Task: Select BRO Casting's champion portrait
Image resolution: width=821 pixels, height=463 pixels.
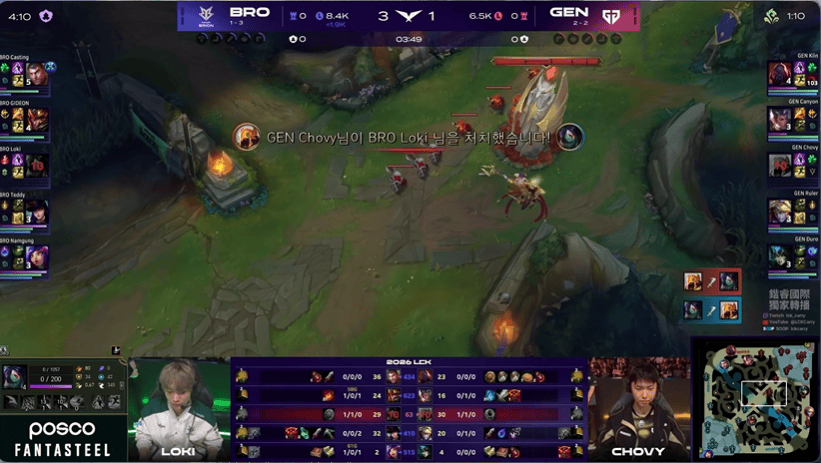Action: click(37, 74)
